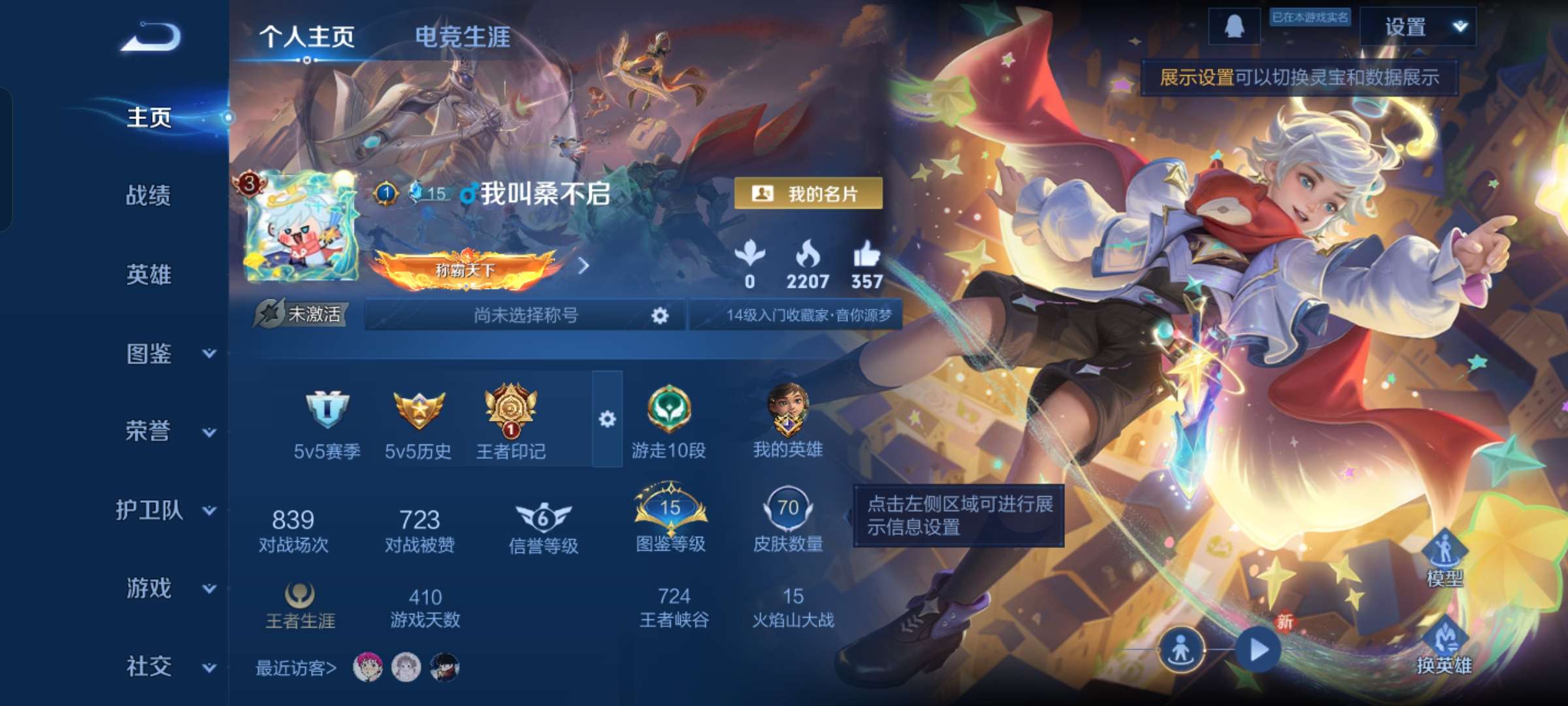Viewport: 1568px width, 706px height.
Task: Open the title selection gear on 尚未选择称号
Action: (x=662, y=315)
